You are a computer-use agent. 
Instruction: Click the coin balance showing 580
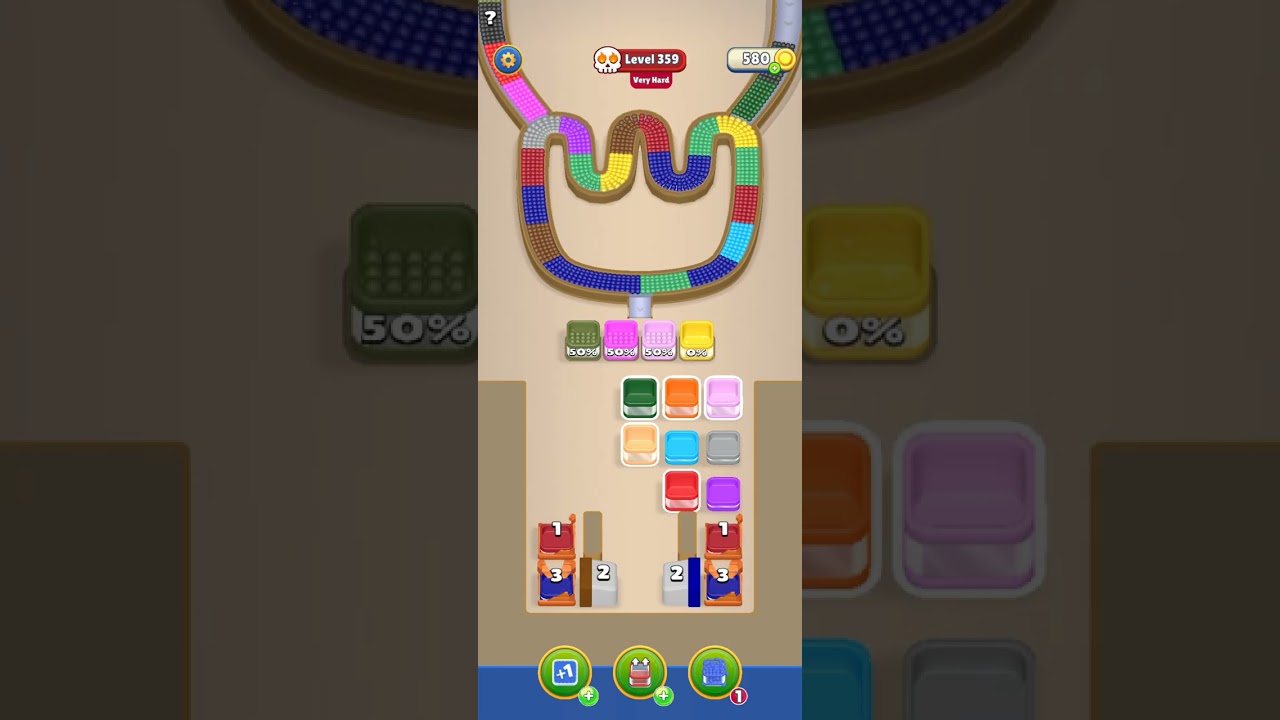(756, 59)
